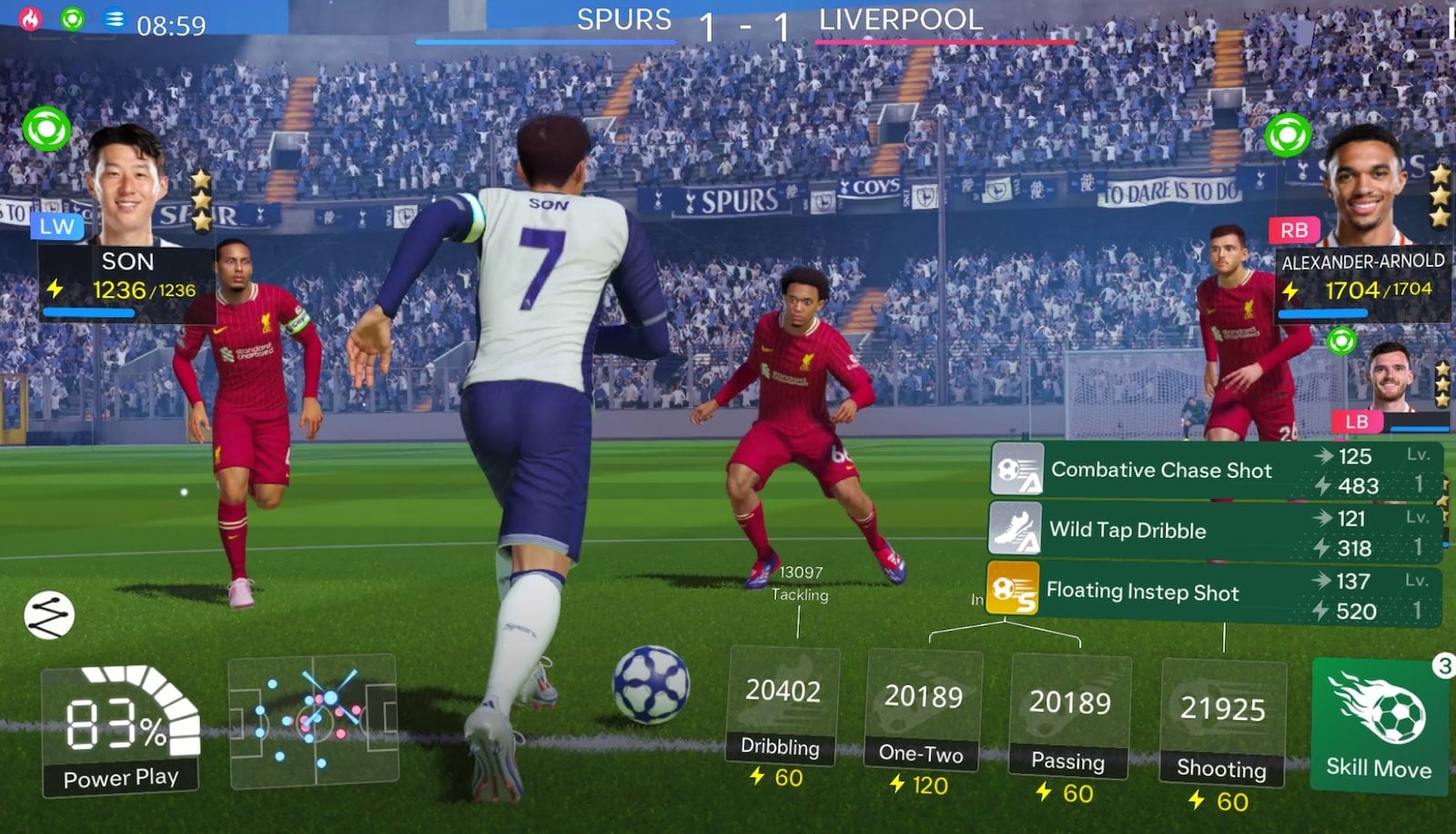Activate the Skill Move button
Image resolution: width=1456 pixels, height=834 pixels.
(1379, 726)
